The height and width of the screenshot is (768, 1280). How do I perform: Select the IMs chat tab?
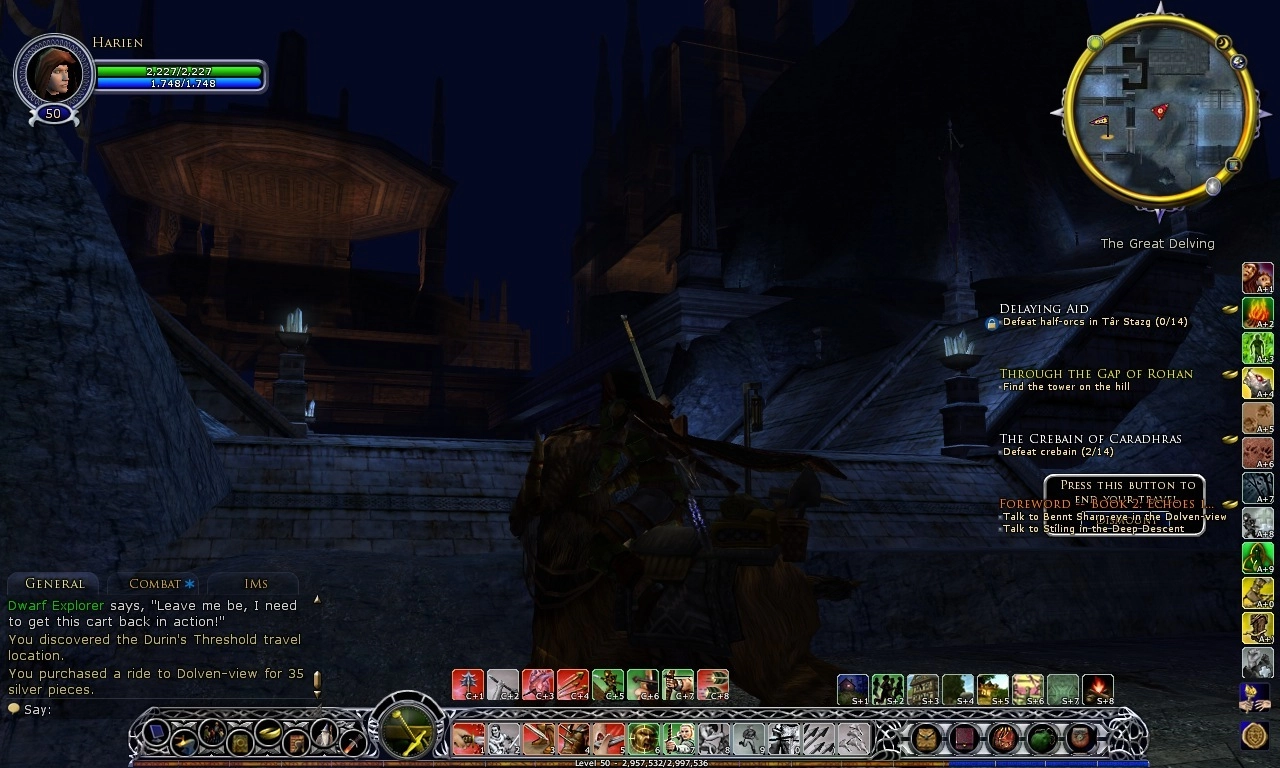(256, 584)
